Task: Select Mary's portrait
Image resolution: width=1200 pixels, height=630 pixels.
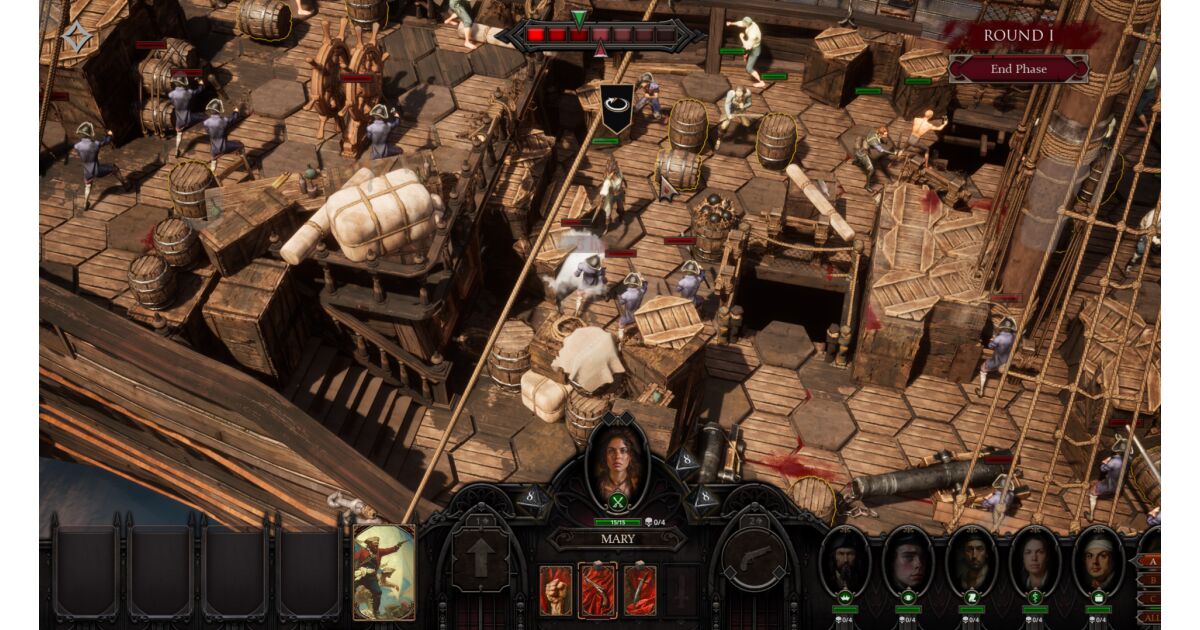Action: pyautogui.click(x=617, y=462)
